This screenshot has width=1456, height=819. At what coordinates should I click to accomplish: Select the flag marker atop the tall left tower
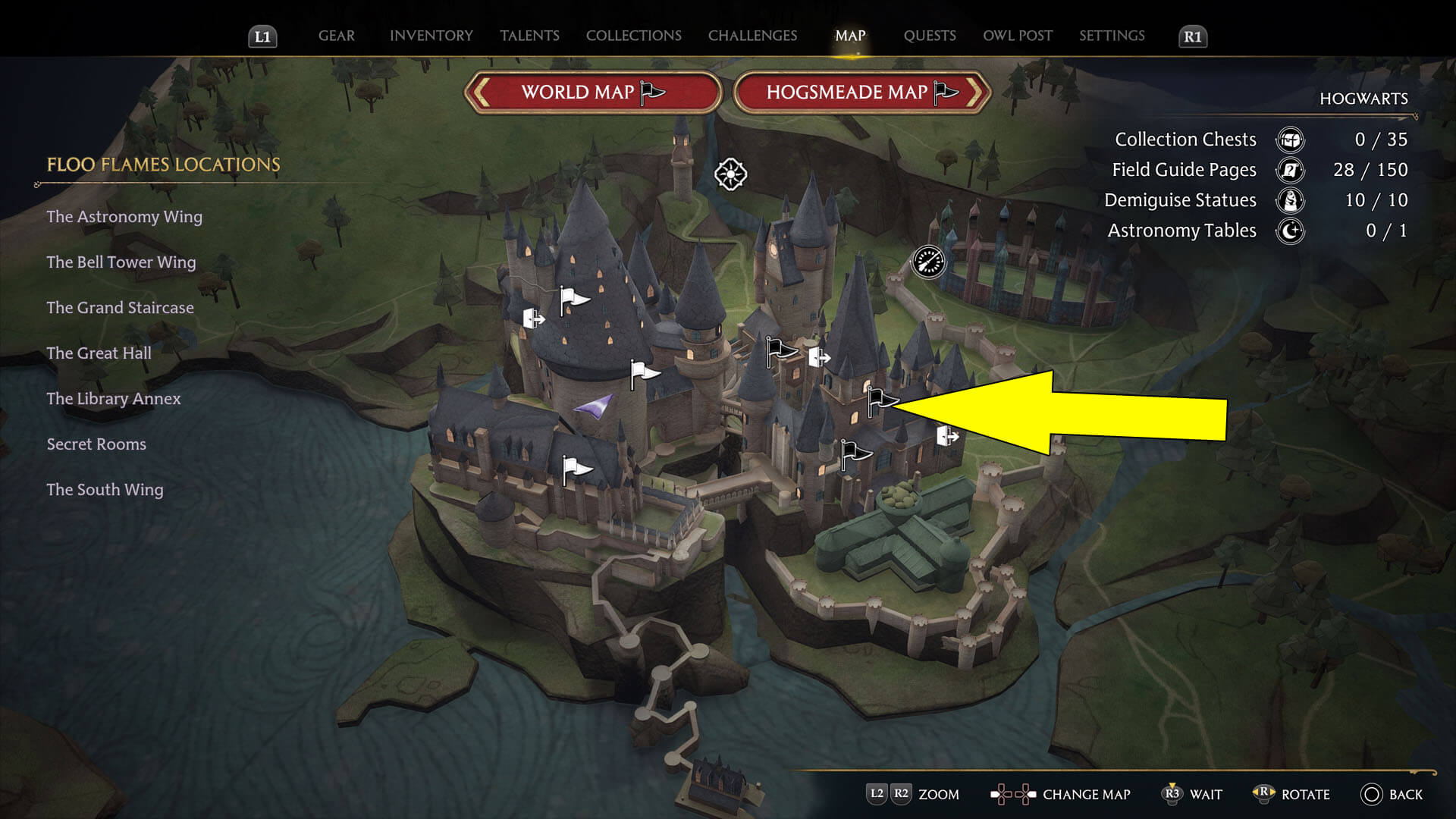click(x=571, y=296)
